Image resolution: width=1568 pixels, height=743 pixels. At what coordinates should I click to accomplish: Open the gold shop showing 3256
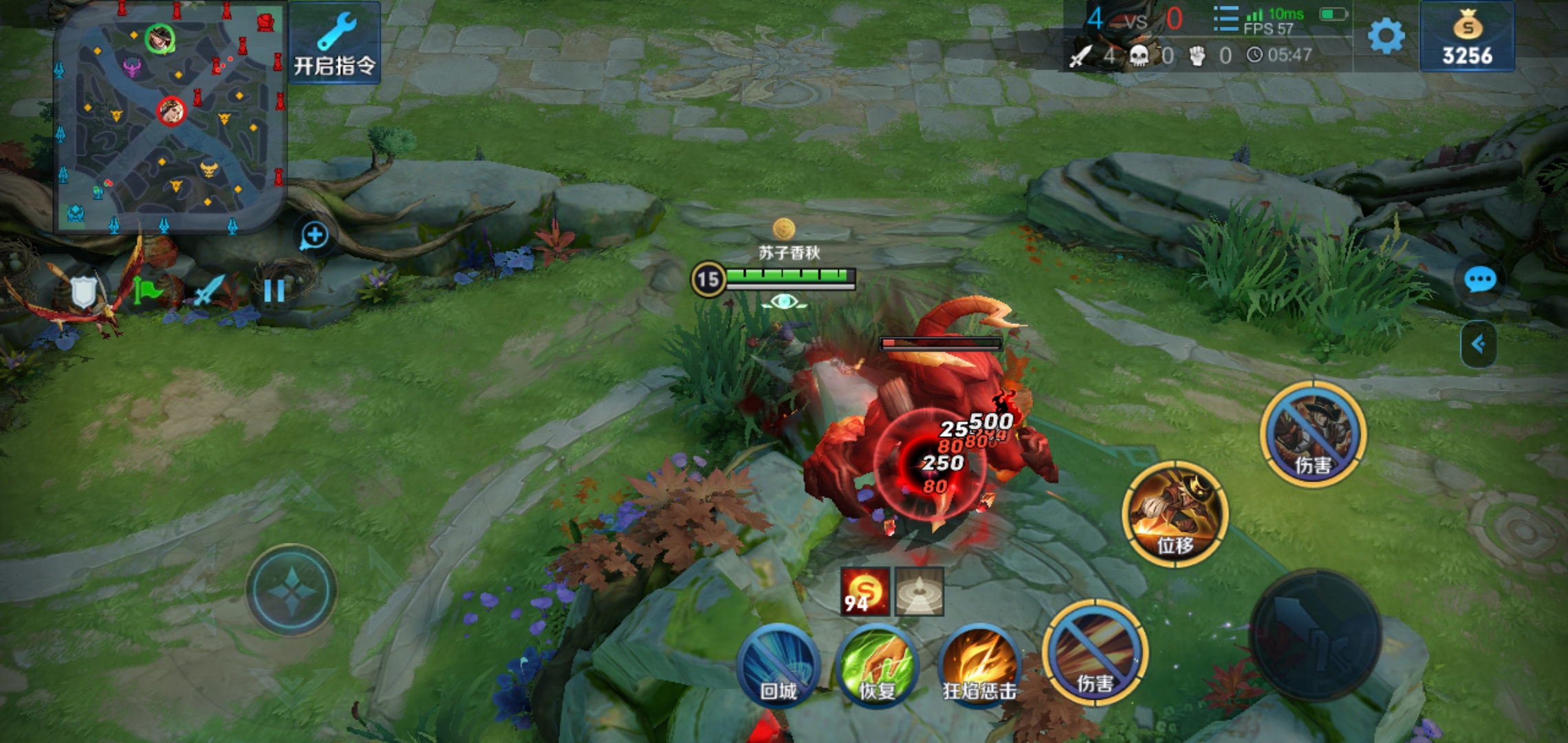coord(1467,37)
